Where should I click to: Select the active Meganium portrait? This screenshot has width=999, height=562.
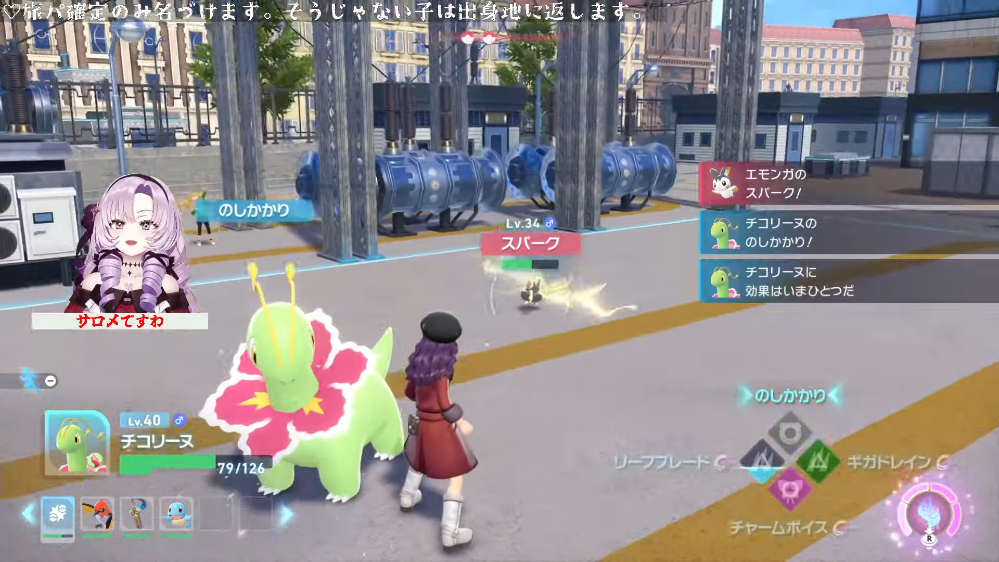click(76, 442)
